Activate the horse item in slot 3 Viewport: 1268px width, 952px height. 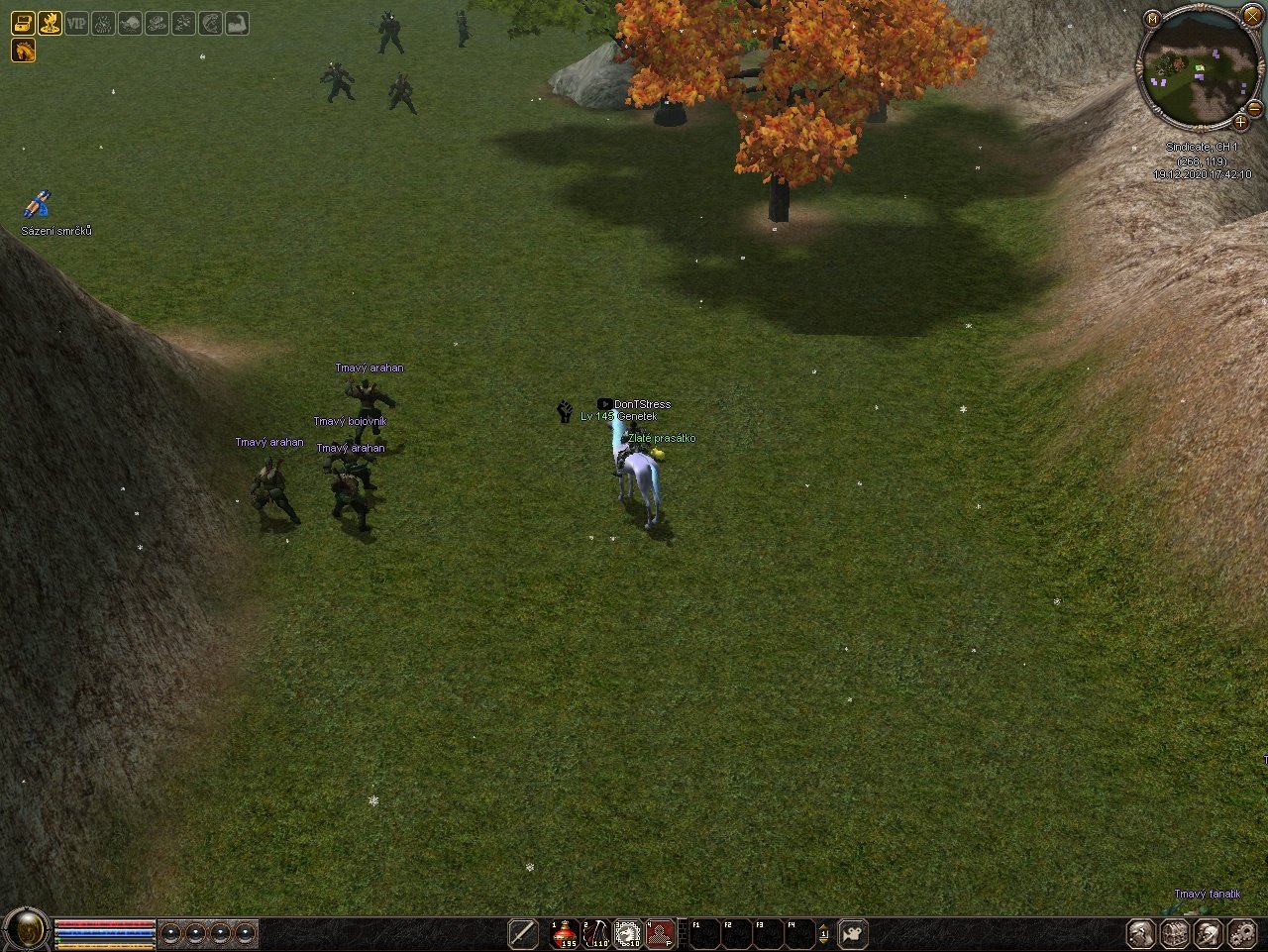(x=629, y=933)
